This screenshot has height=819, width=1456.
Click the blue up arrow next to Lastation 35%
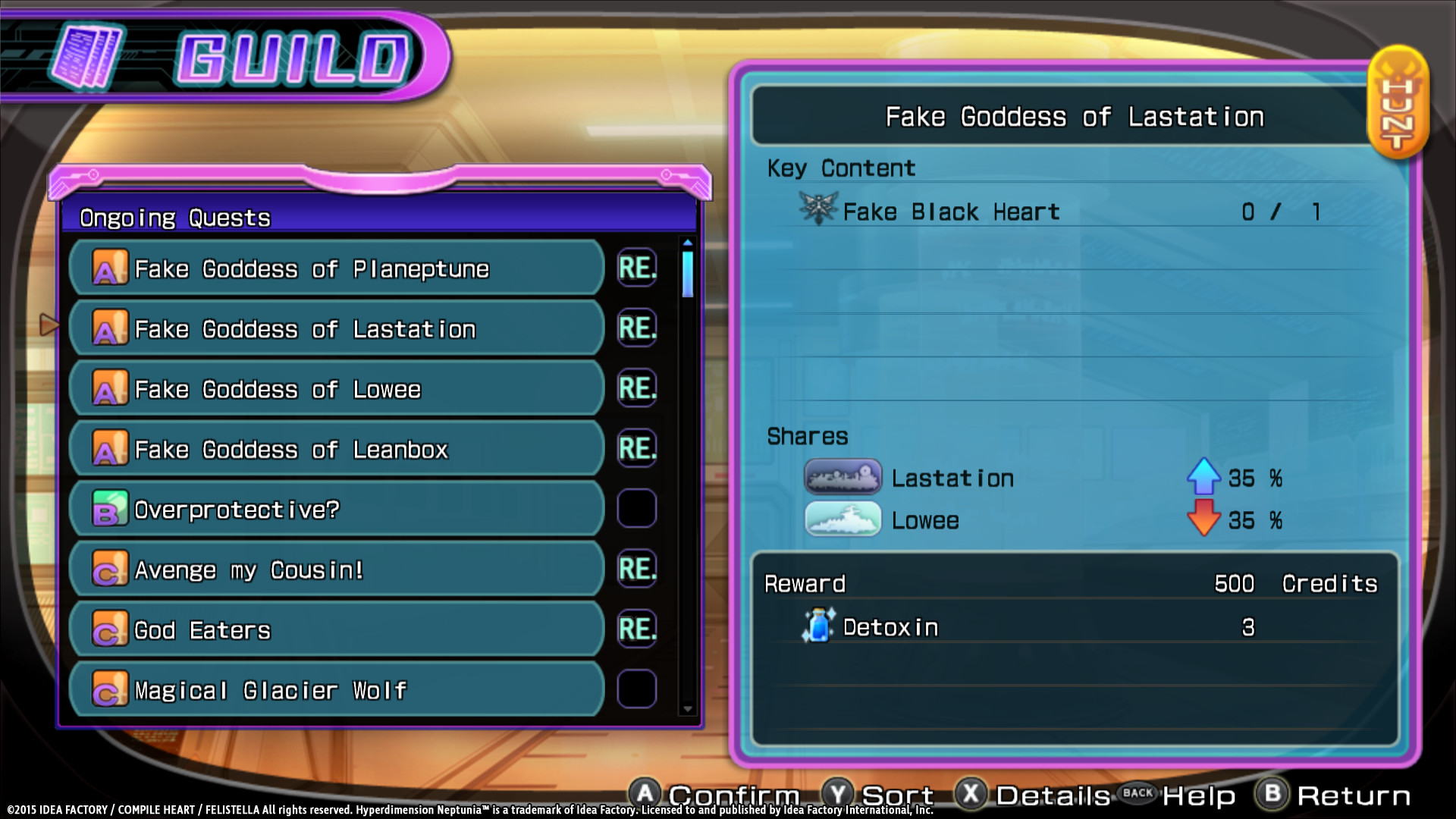[1206, 477]
